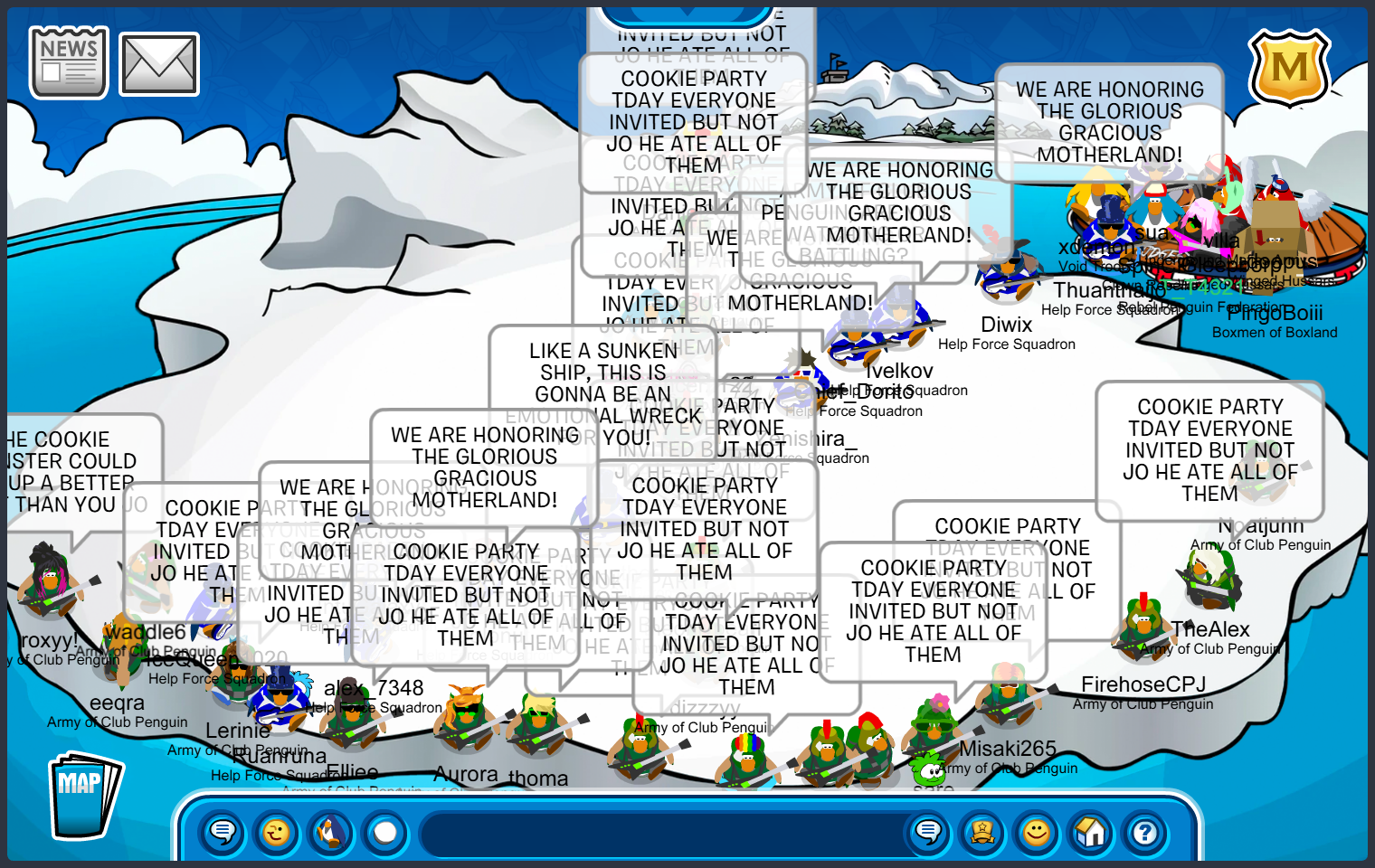1375x868 pixels.
Task: Open the moderator M shield badge
Action: tap(1288, 69)
